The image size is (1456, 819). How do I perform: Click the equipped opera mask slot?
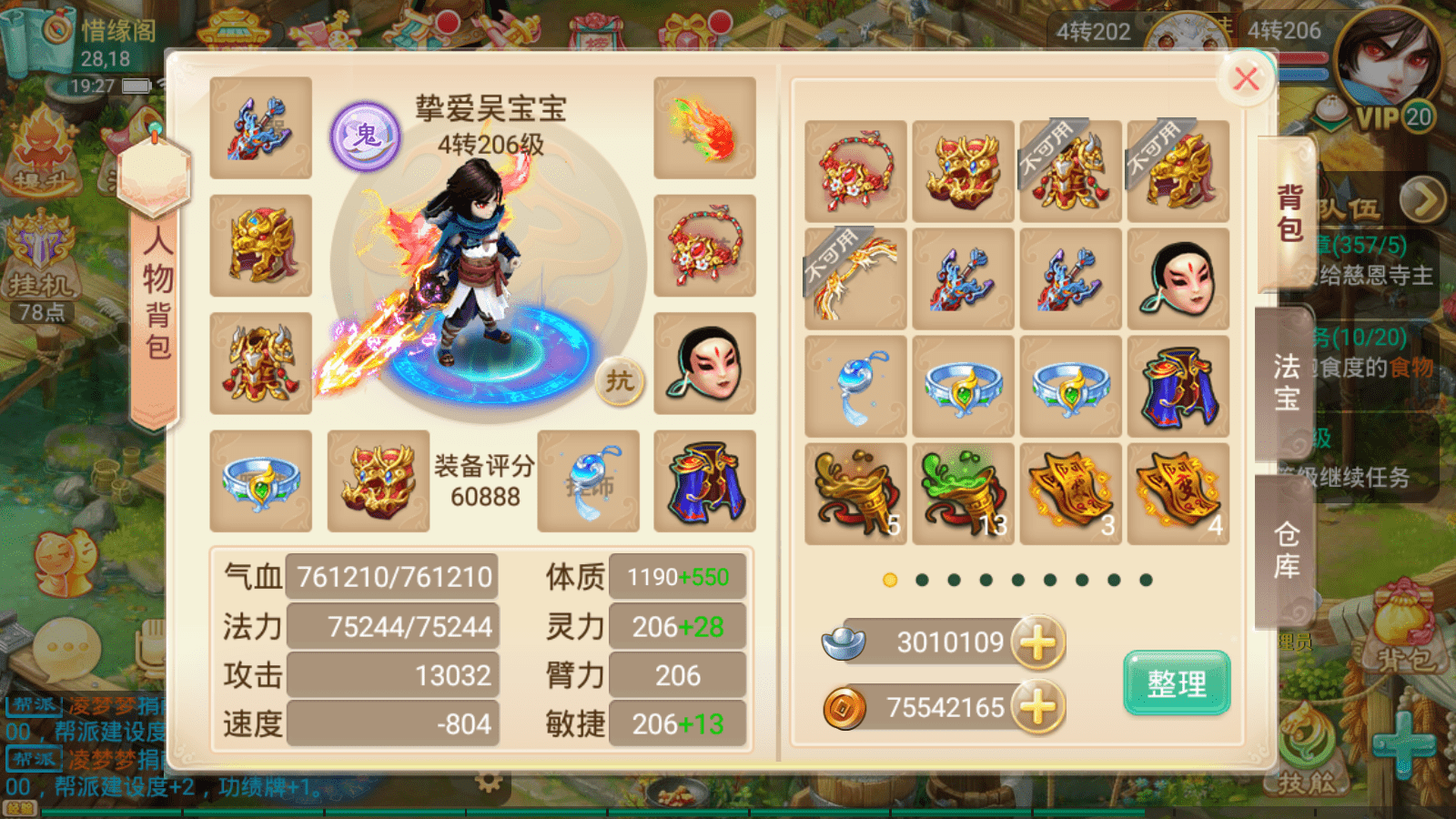[x=704, y=363]
